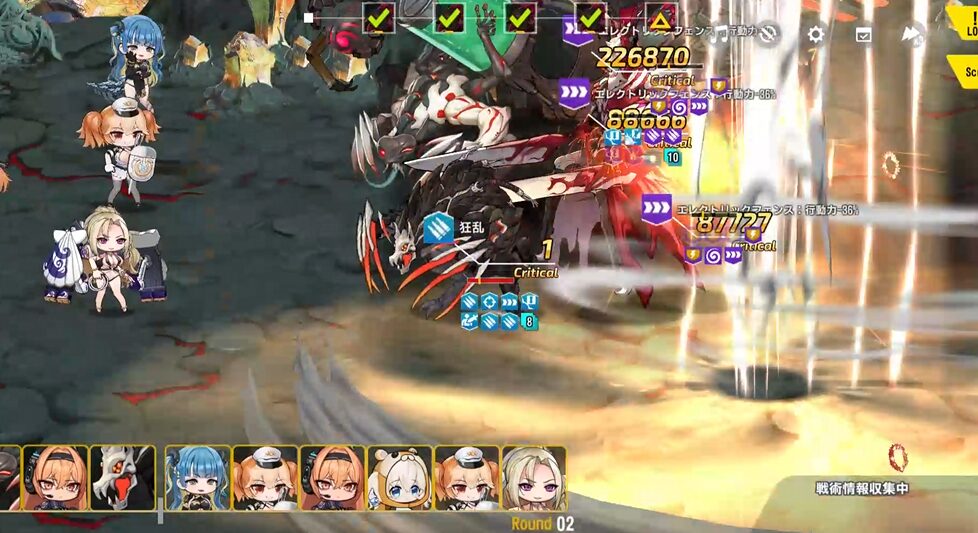Select the blonde purple-eyed turn-order portrait
The height and width of the screenshot is (533, 978).
coord(533,478)
